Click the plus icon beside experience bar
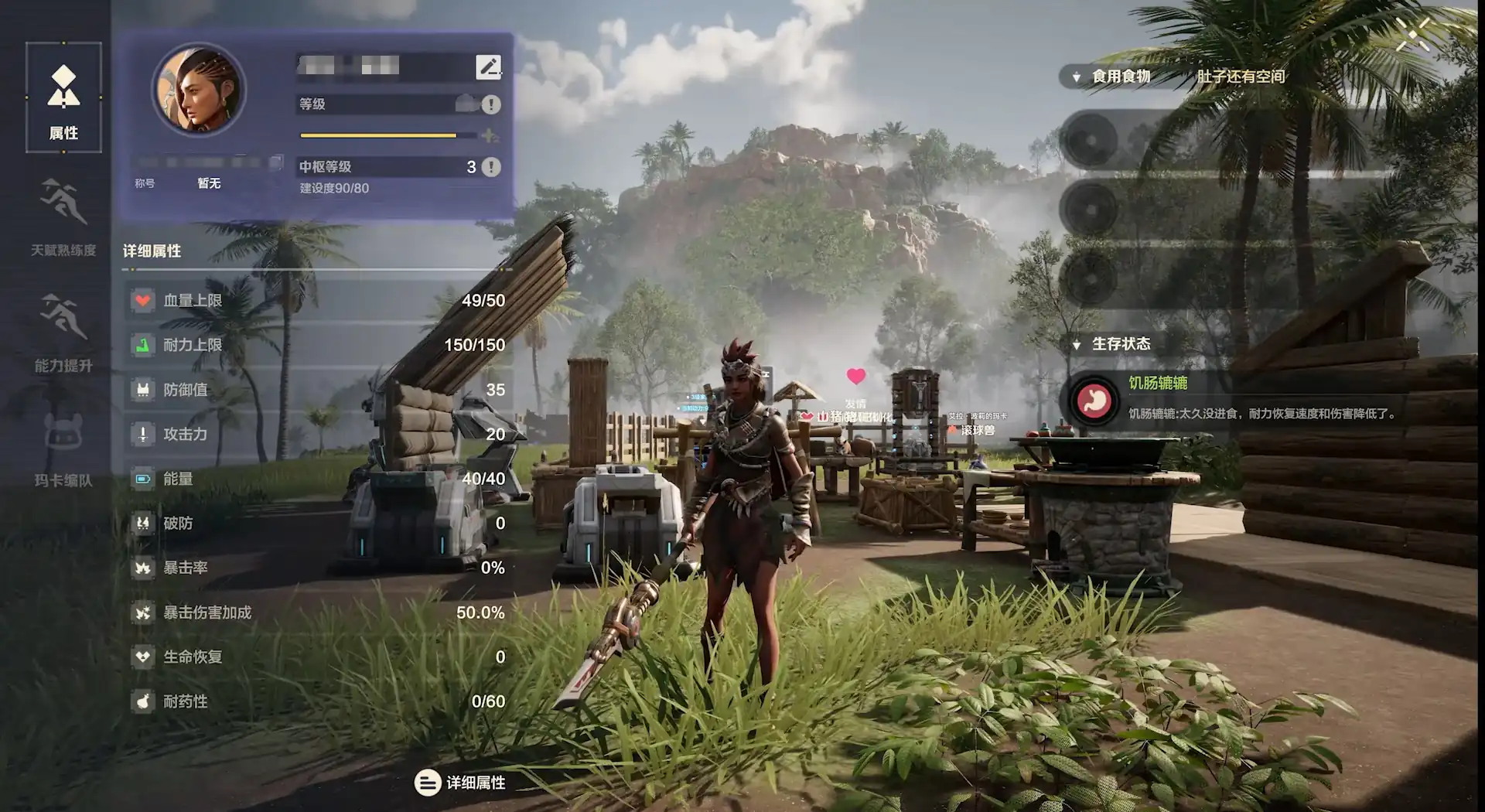Image resolution: width=1485 pixels, height=812 pixels. (489, 136)
